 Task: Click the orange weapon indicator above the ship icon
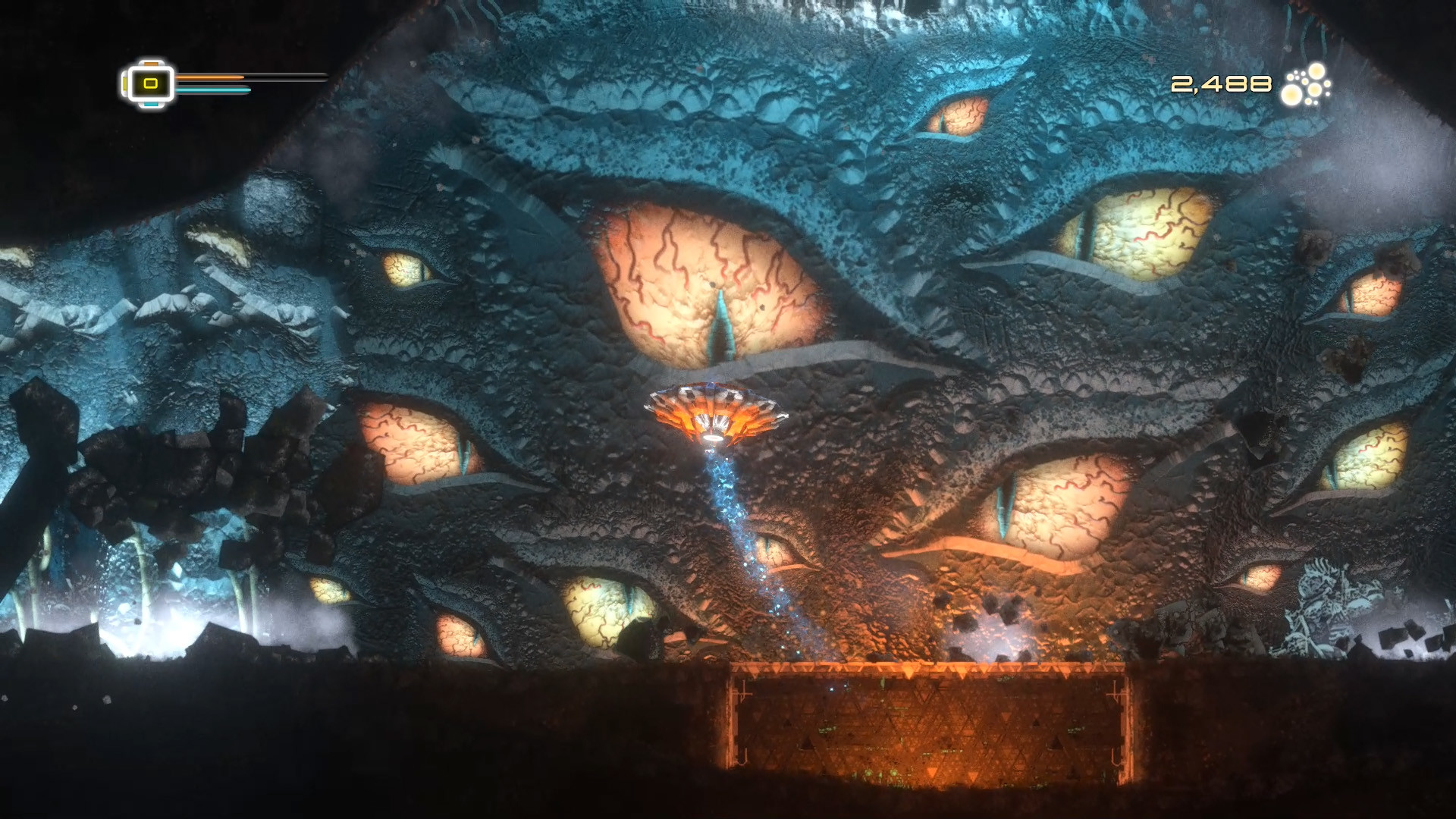coord(152,64)
